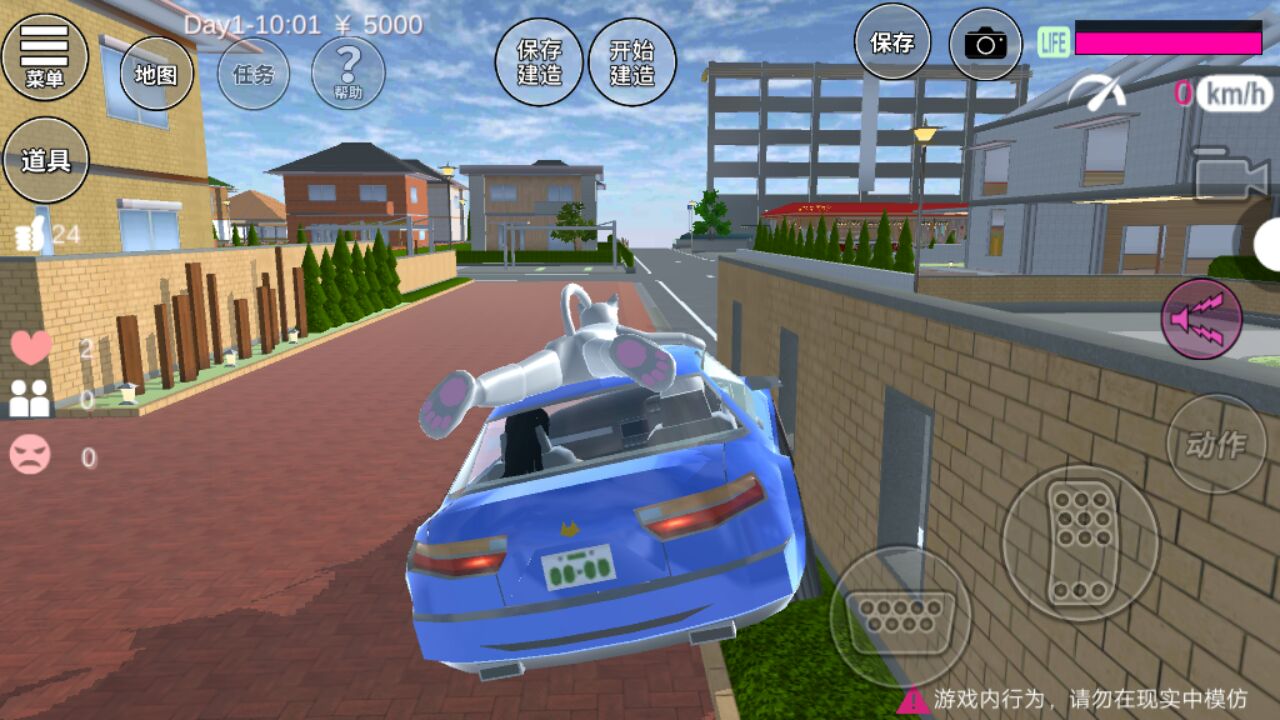This screenshot has height=720, width=1280.
Task: Tap the 开始建造 start build button
Action: click(632, 62)
